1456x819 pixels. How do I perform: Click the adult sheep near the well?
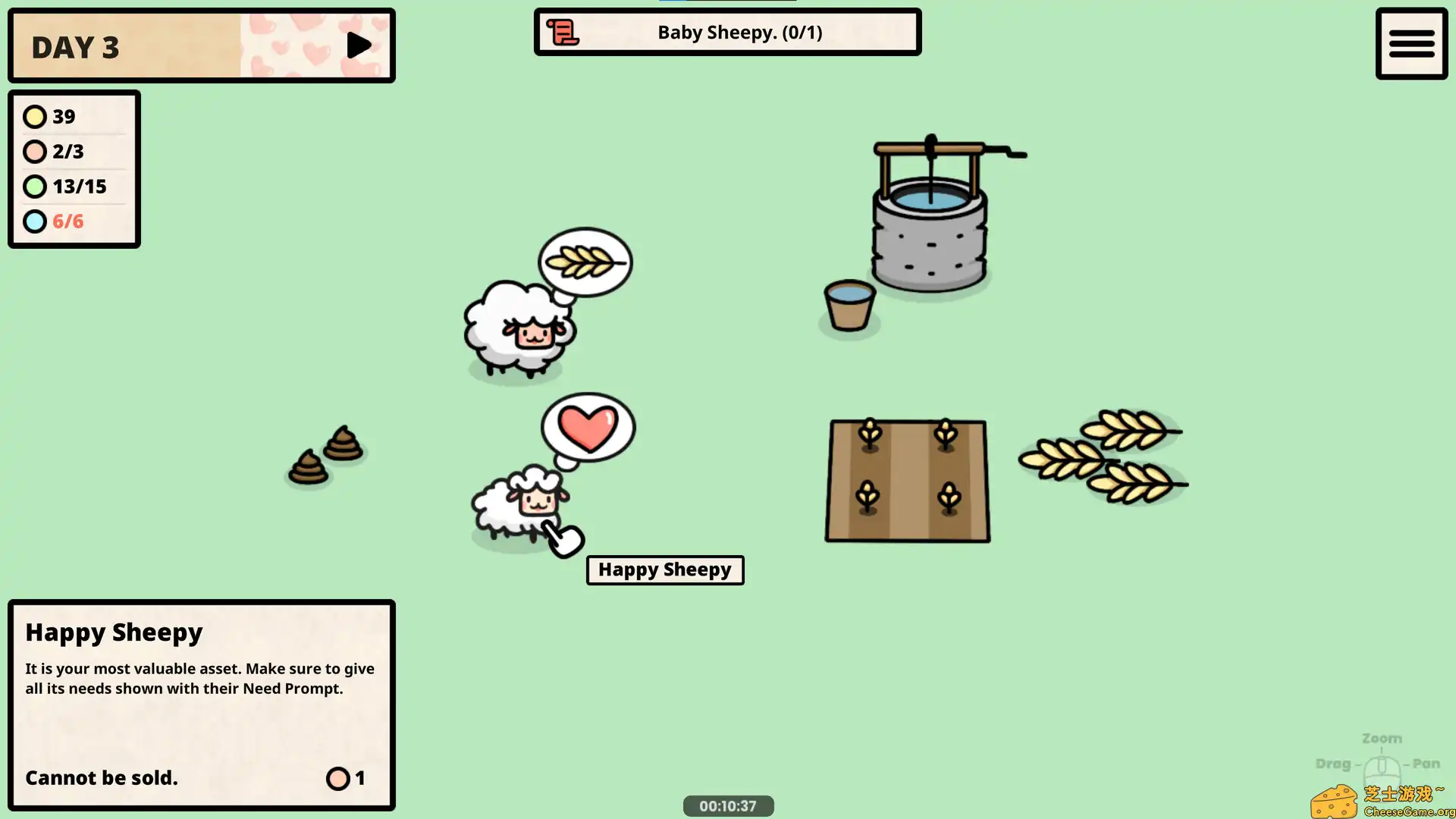(x=516, y=330)
